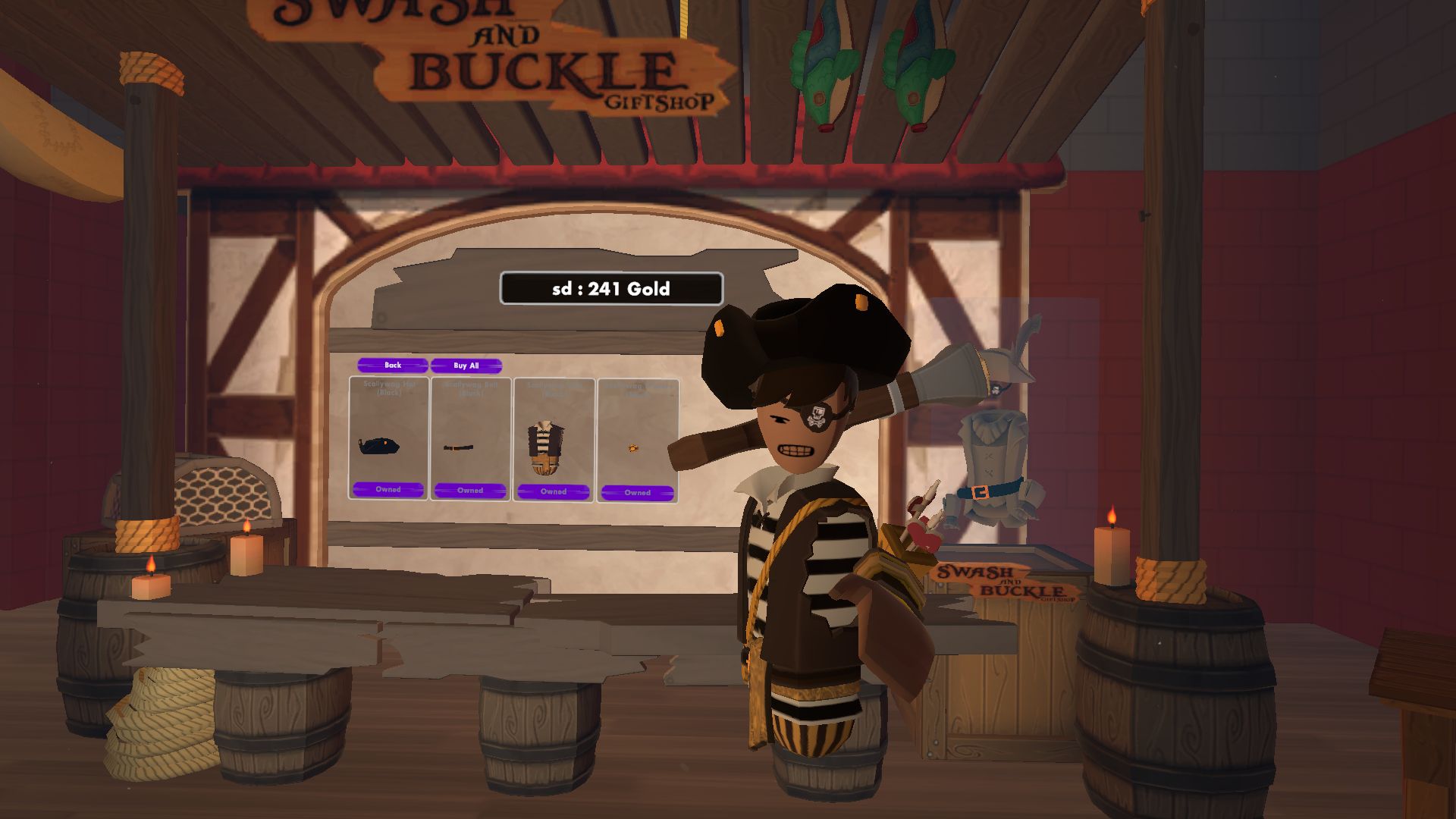1456x819 pixels.
Task: Click the sd : 241 Gold balance display
Action: coord(611,288)
